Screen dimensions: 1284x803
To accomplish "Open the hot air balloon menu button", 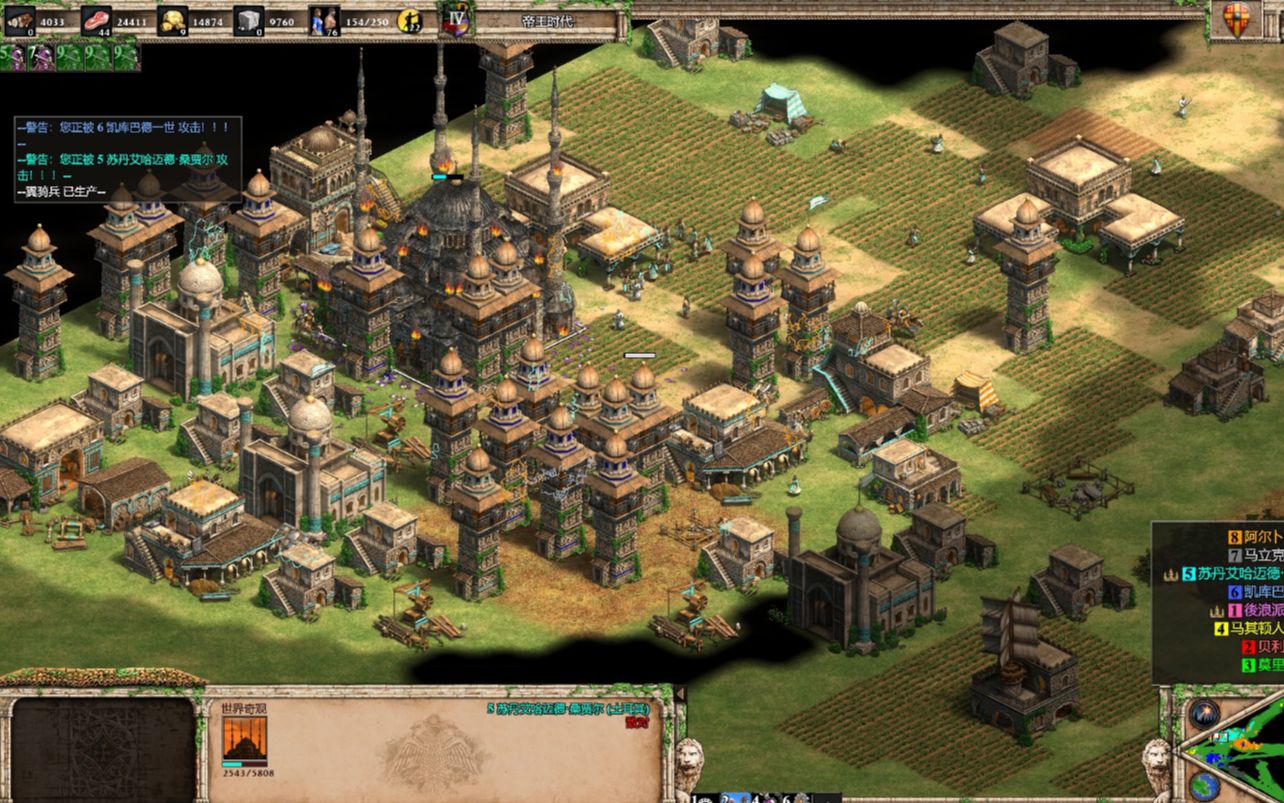I will click(1237, 19).
